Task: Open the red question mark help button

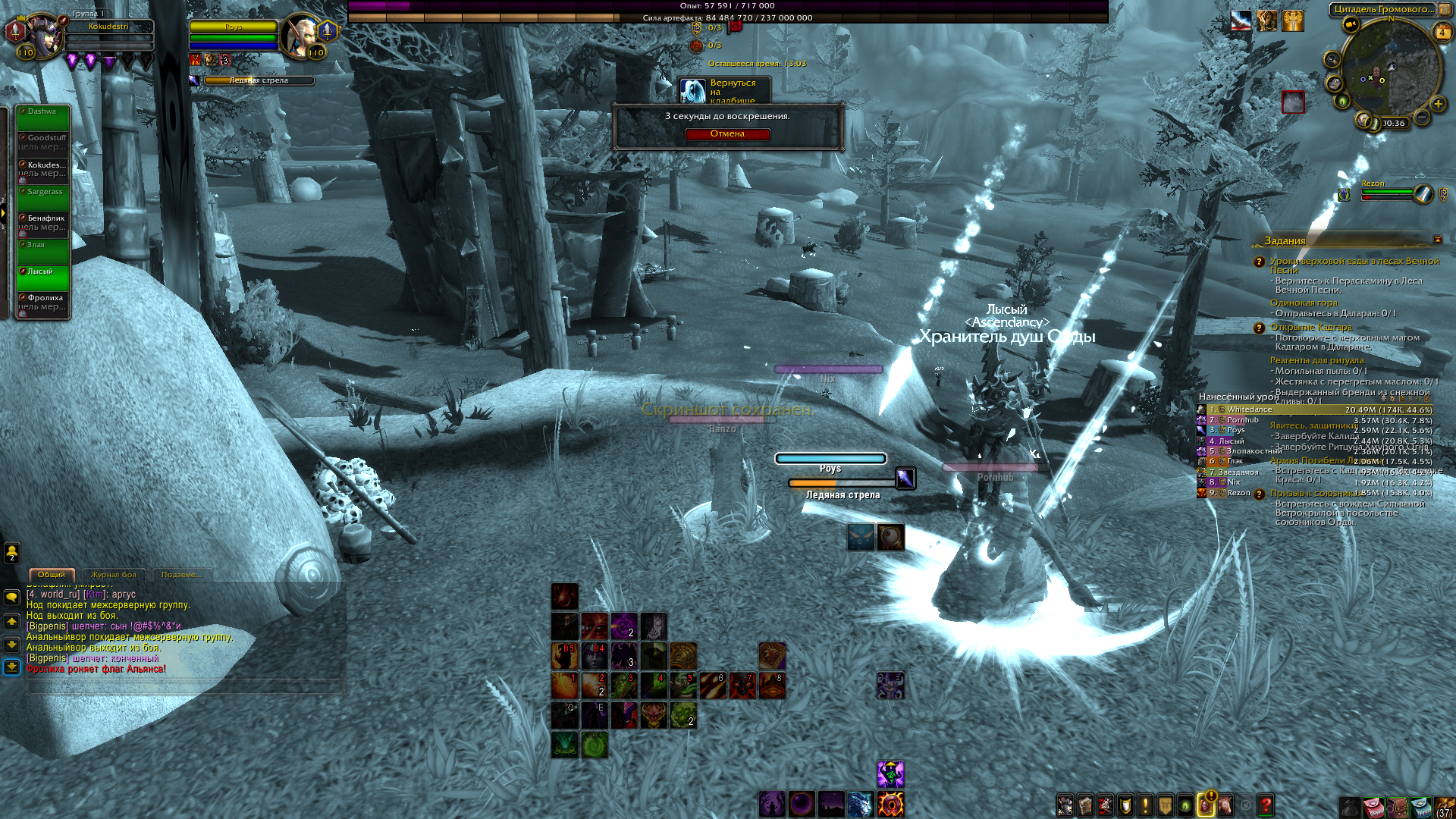Action: [x=1265, y=805]
